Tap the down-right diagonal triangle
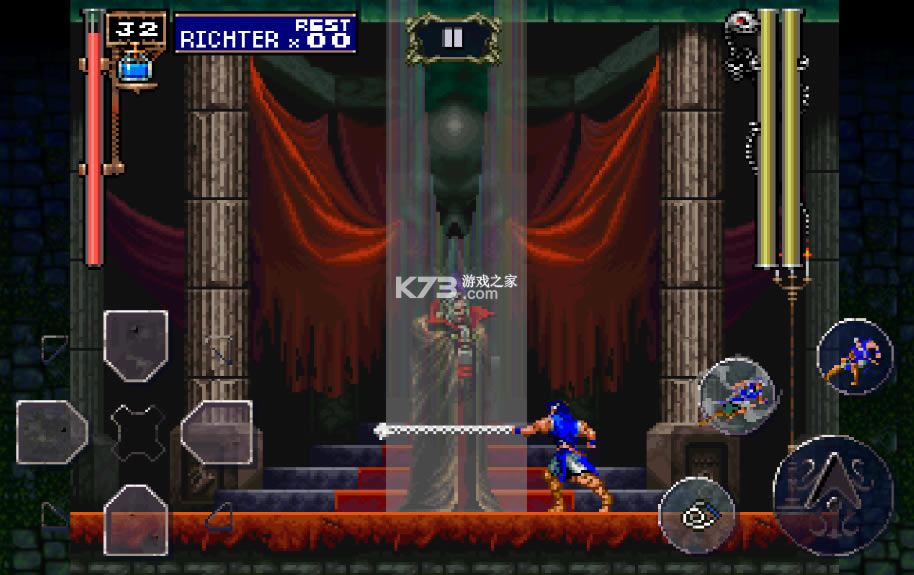 click(219, 514)
